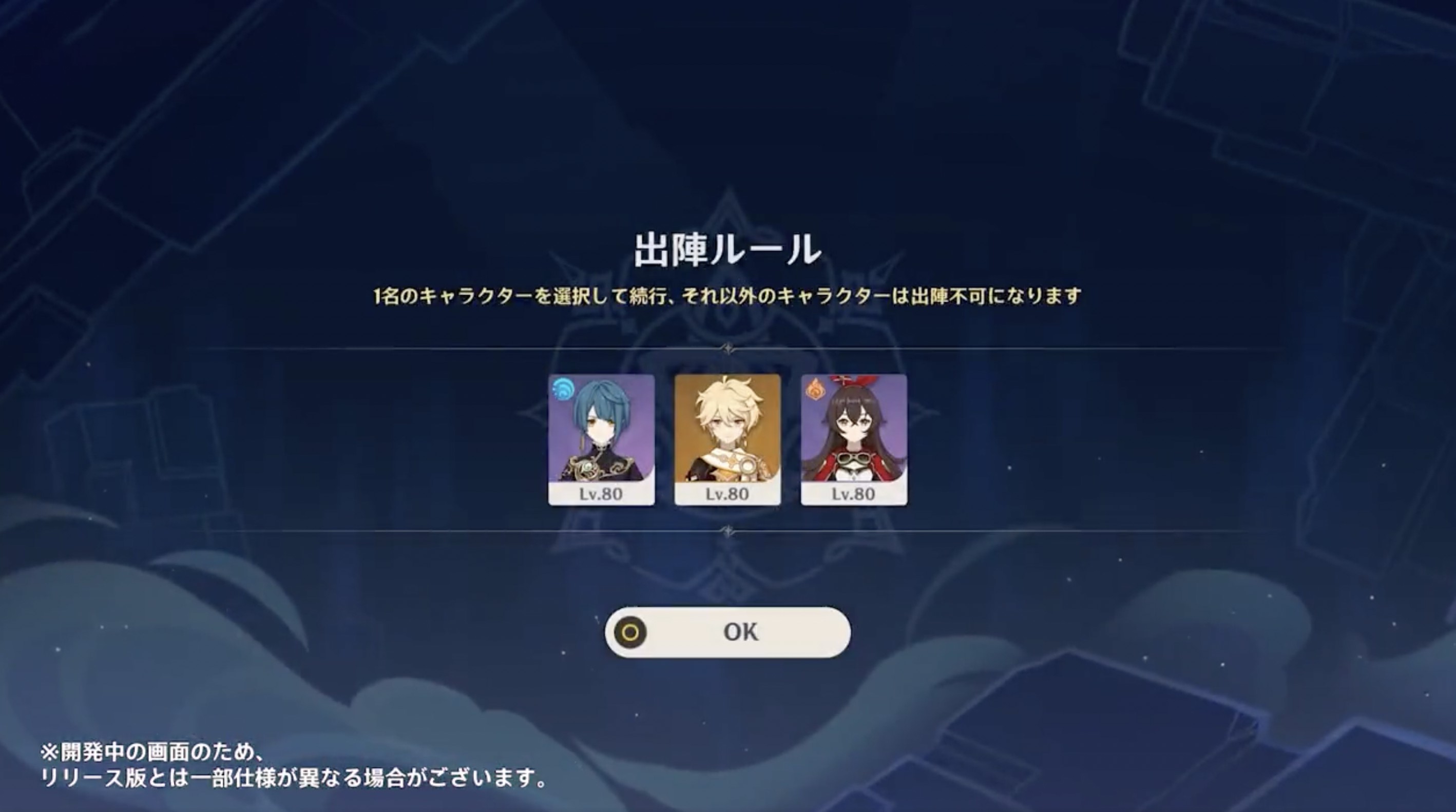Click the diamond ornament below the character row
This screenshot has height=812, width=1456.
point(728,532)
